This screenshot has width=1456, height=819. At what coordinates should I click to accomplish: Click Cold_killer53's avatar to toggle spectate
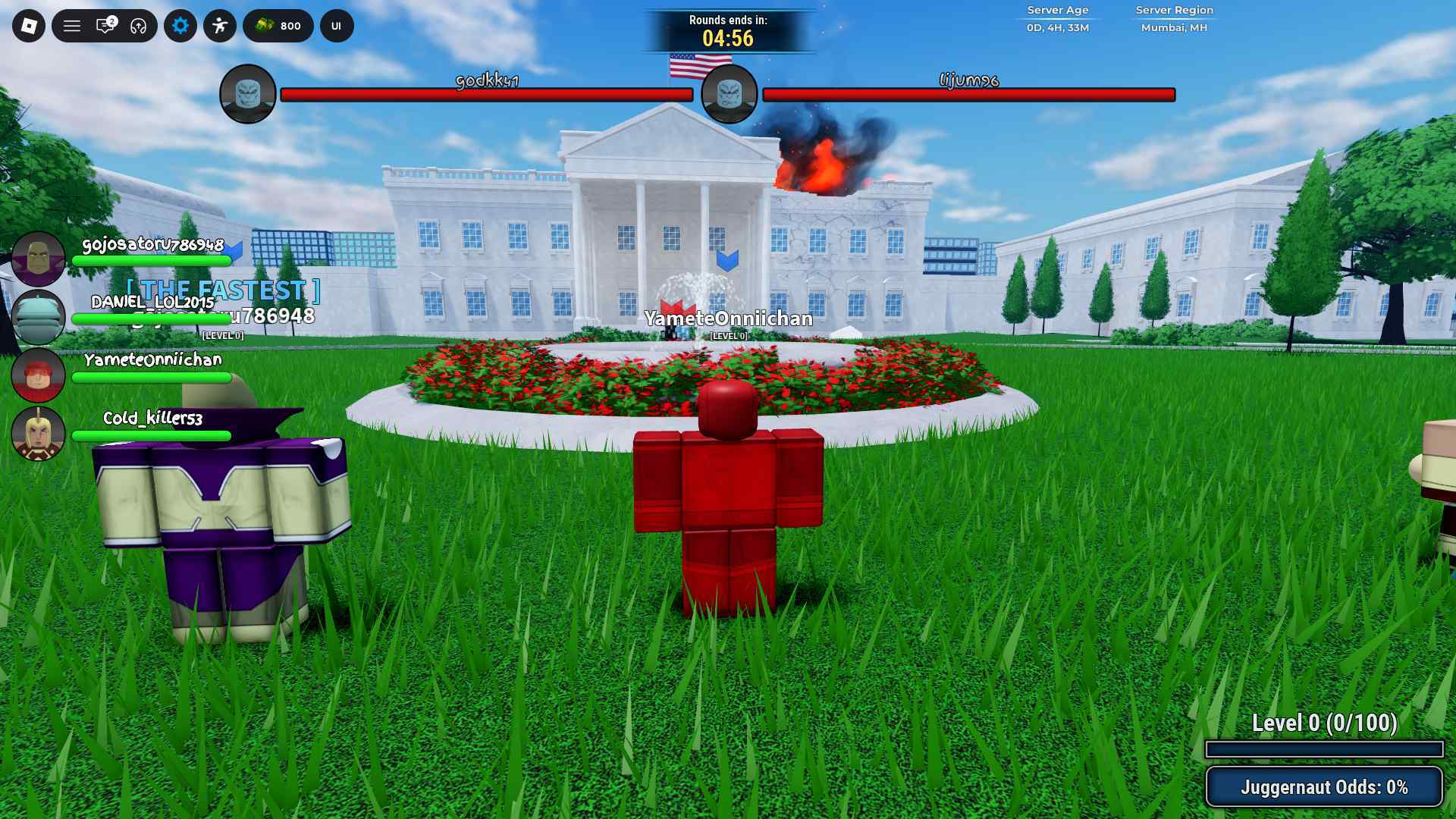pyautogui.click(x=39, y=434)
